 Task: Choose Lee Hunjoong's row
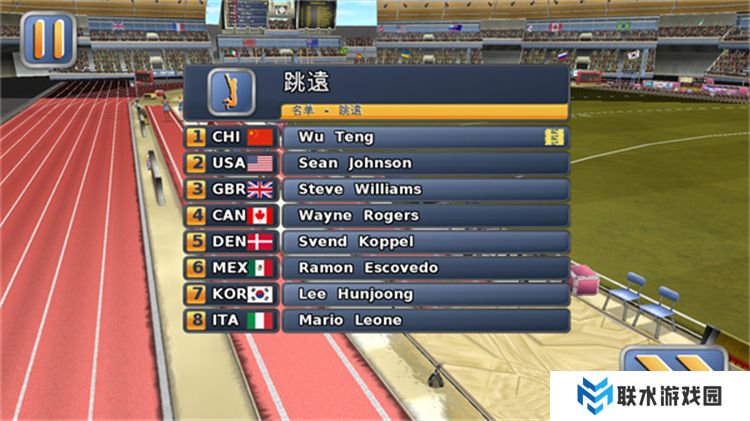(425, 294)
